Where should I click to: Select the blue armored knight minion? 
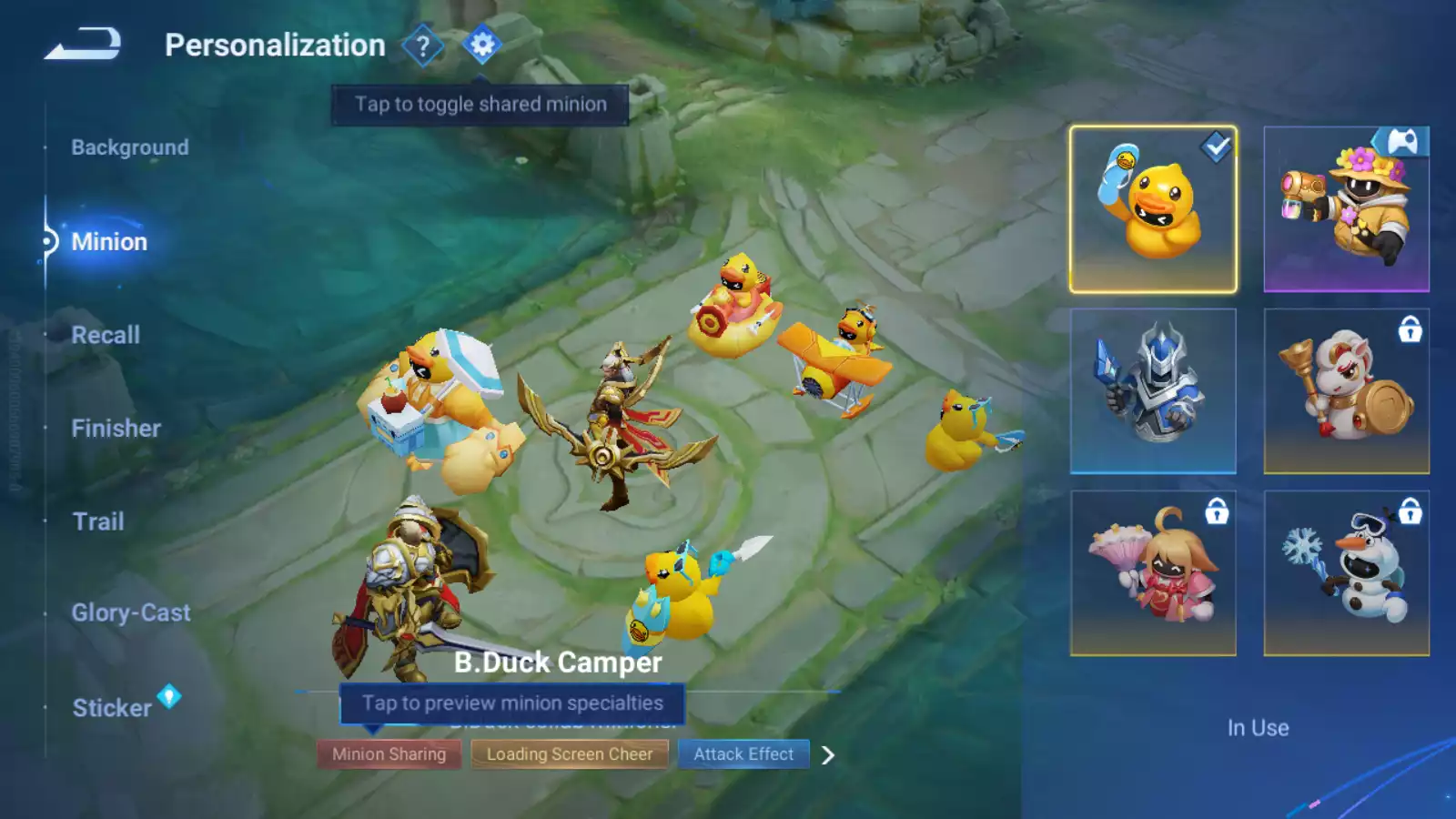pyautogui.click(x=1153, y=391)
